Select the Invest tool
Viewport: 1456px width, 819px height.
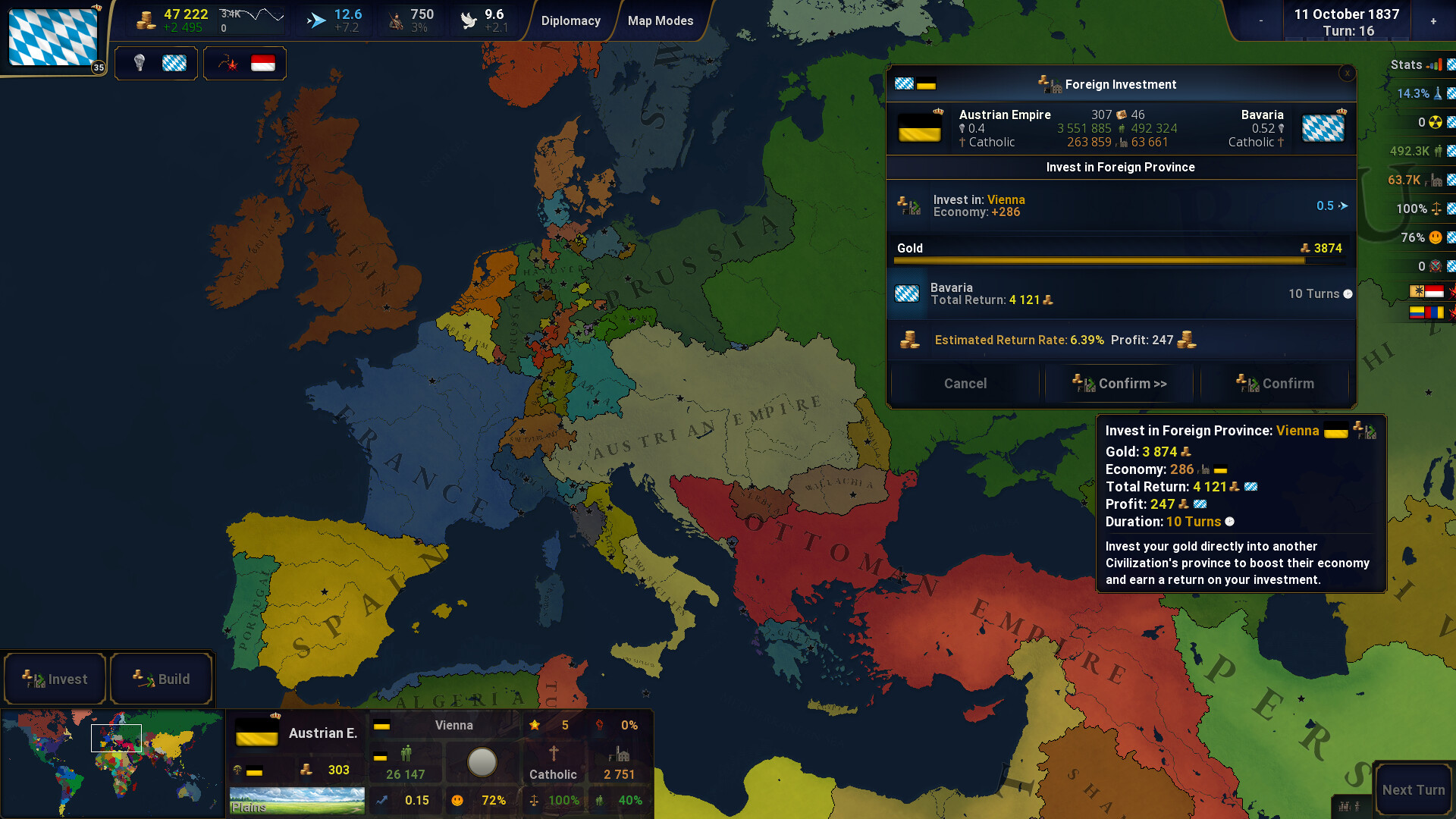(55, 679)
